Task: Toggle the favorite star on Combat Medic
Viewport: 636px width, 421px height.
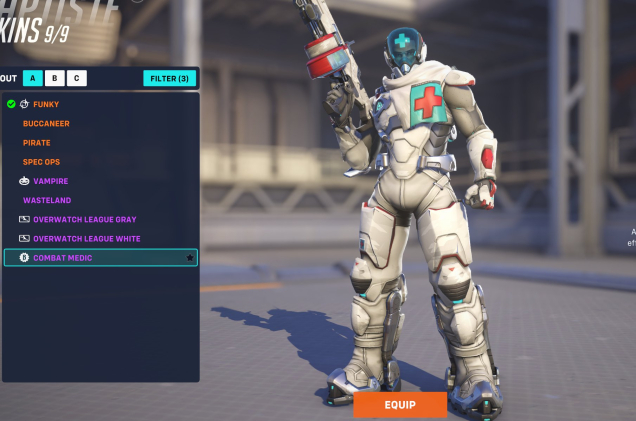Action: click(190, 258)
